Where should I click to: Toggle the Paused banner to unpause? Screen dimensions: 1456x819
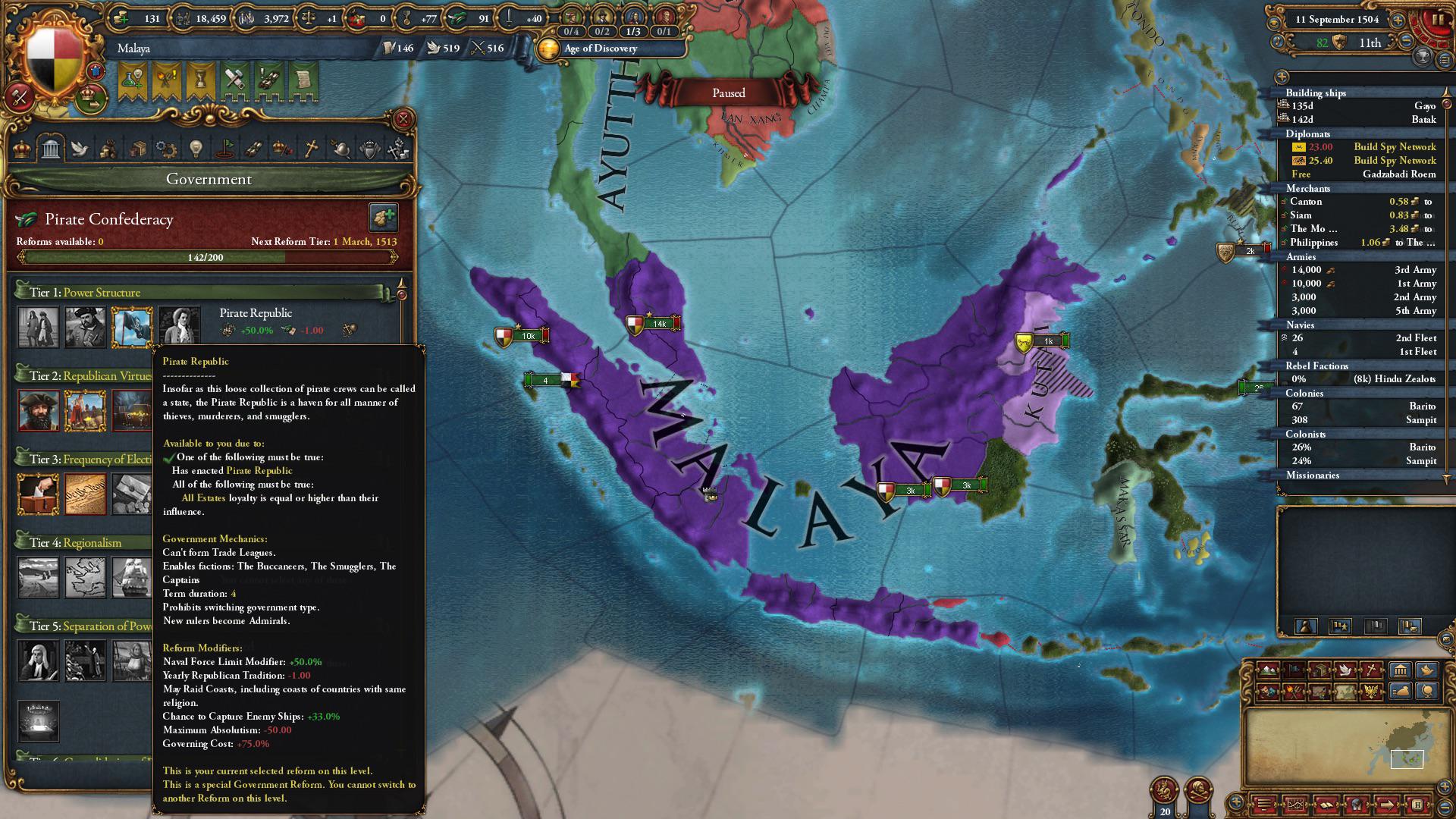pyautogui.click(x=729, y=93)
